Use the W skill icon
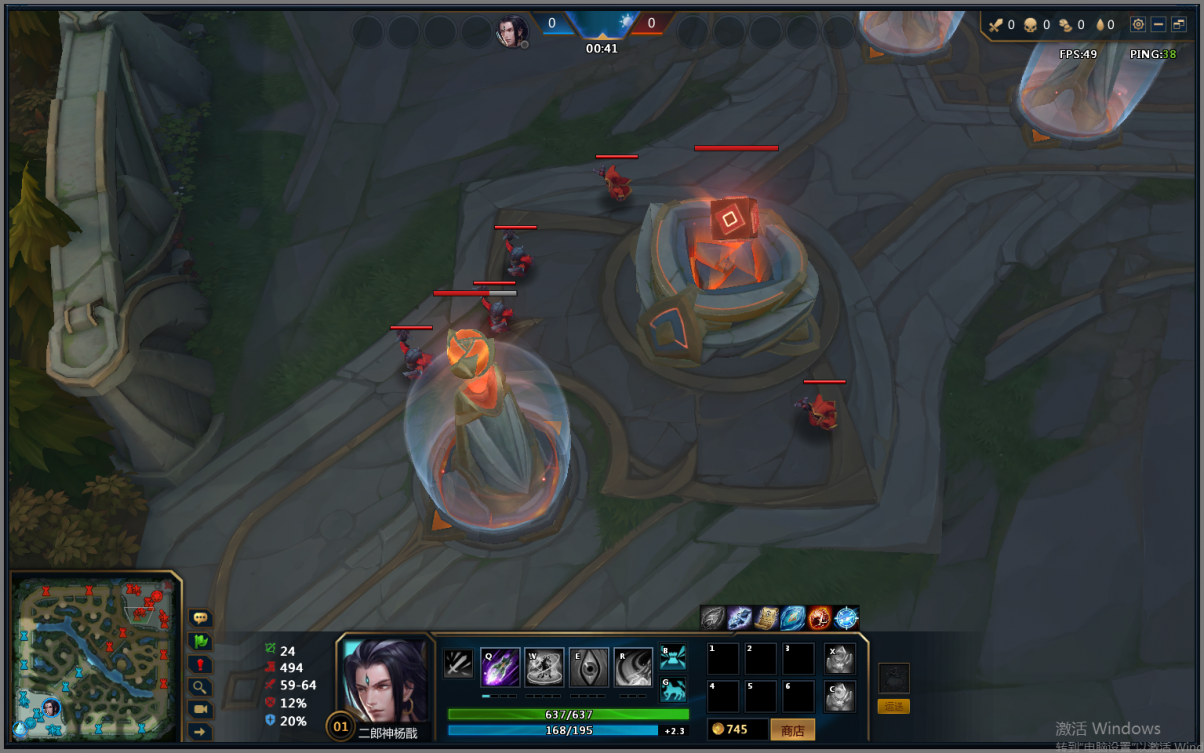The image size is (1204, 753). [x=544, y=667]
